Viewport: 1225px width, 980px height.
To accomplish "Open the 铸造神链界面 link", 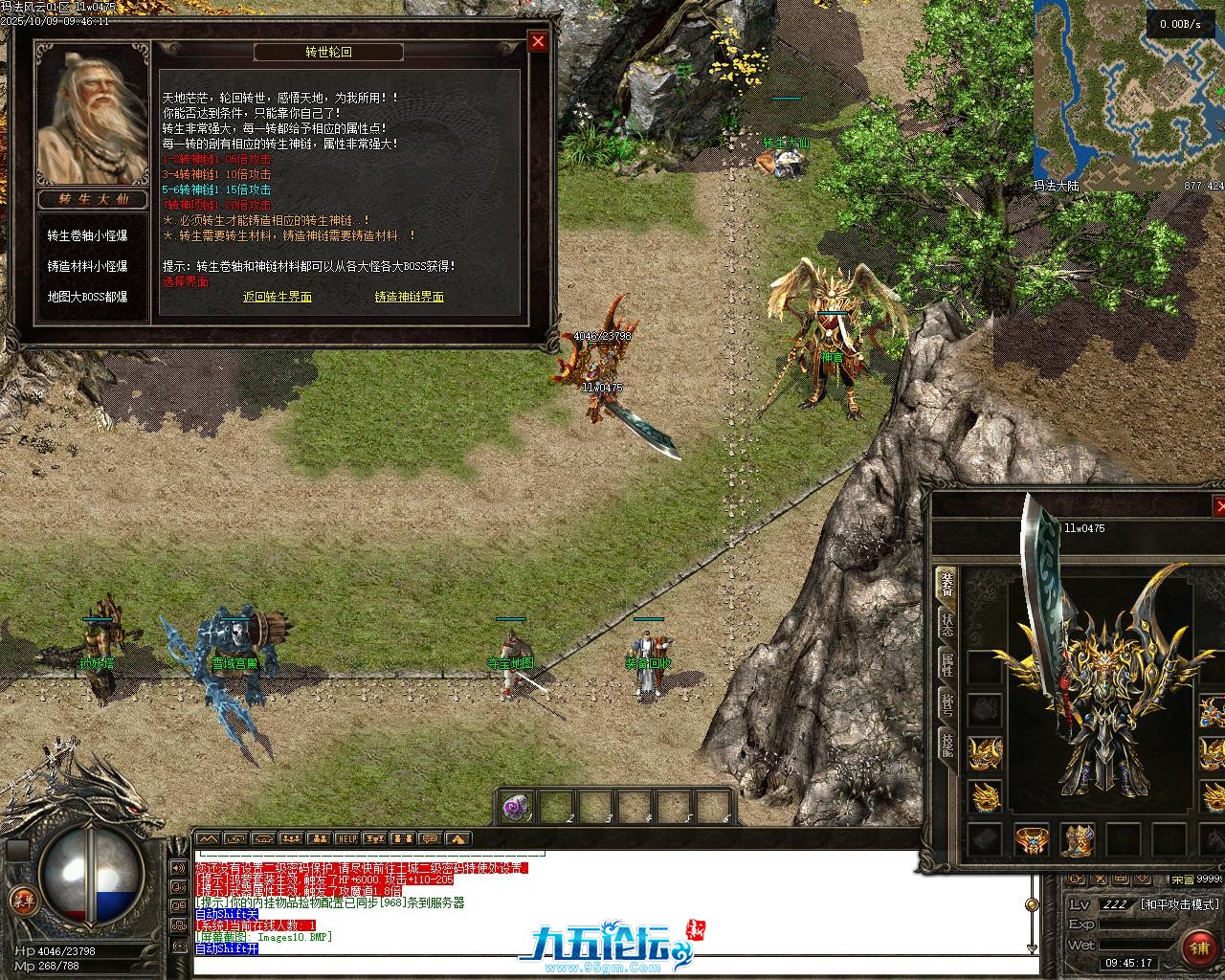I will (409, 297).
